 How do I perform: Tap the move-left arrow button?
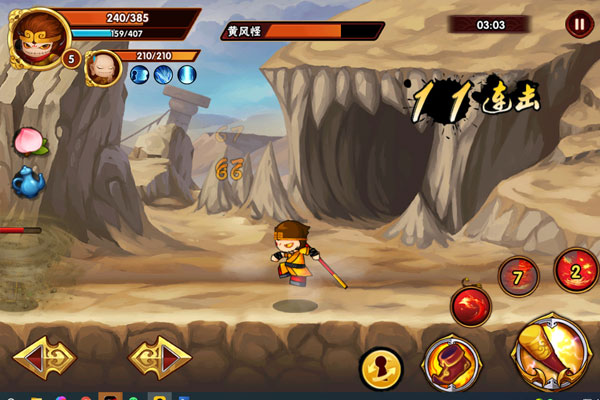pyautogui.click(x=44, y=357)
